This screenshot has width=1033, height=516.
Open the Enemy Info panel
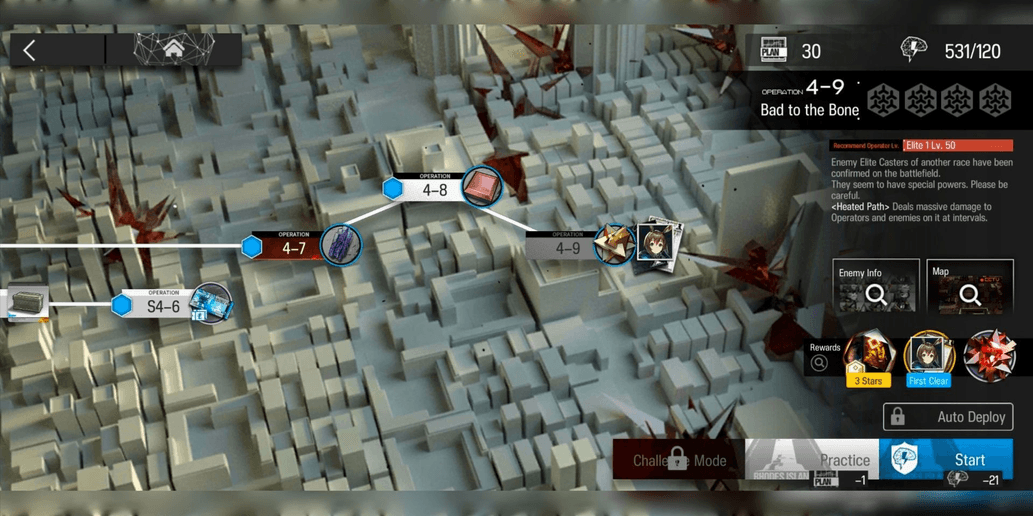click(x=875, y=289)
